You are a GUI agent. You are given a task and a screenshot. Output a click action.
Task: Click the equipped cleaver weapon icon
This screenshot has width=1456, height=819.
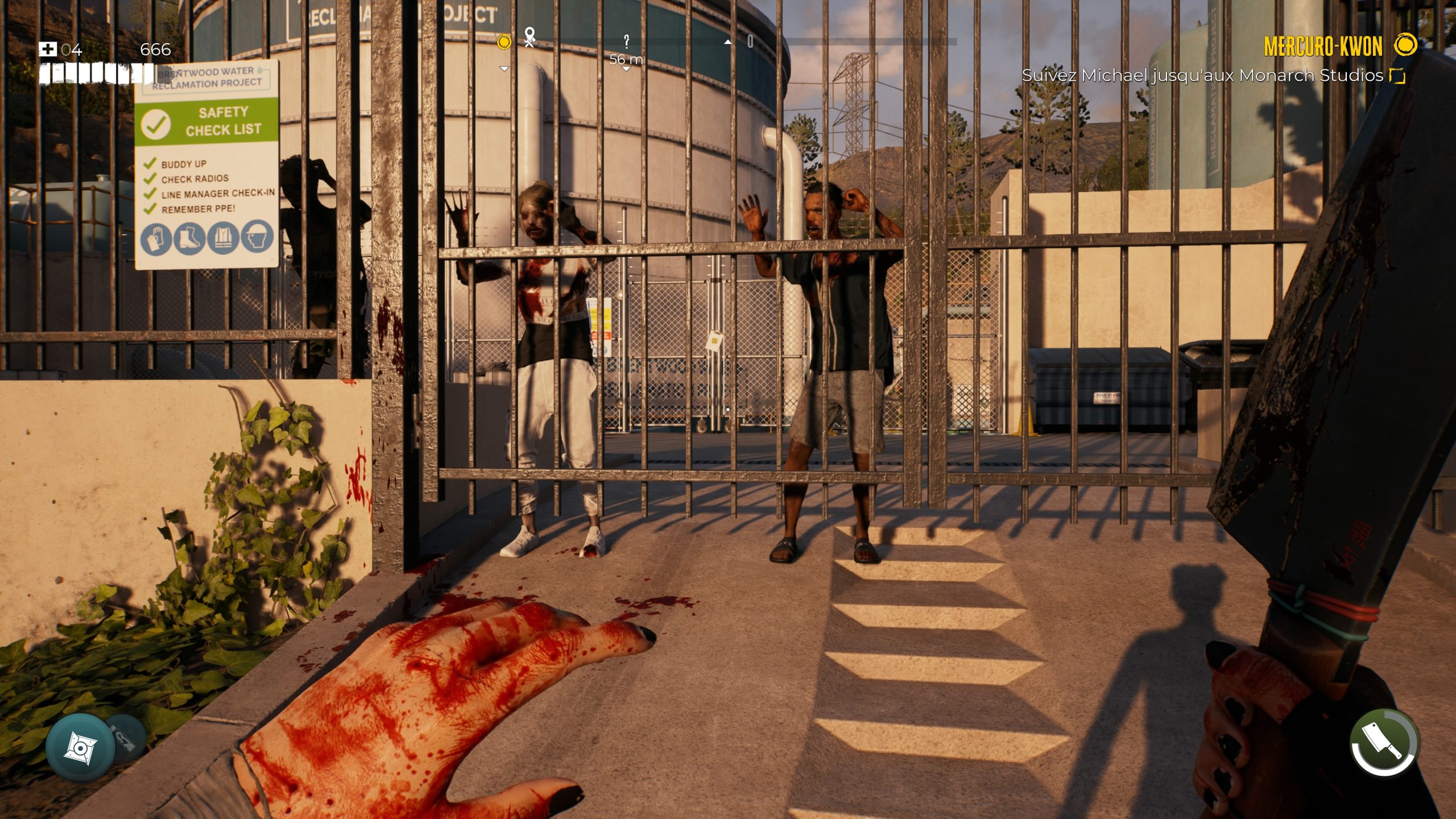(1384, 742)
